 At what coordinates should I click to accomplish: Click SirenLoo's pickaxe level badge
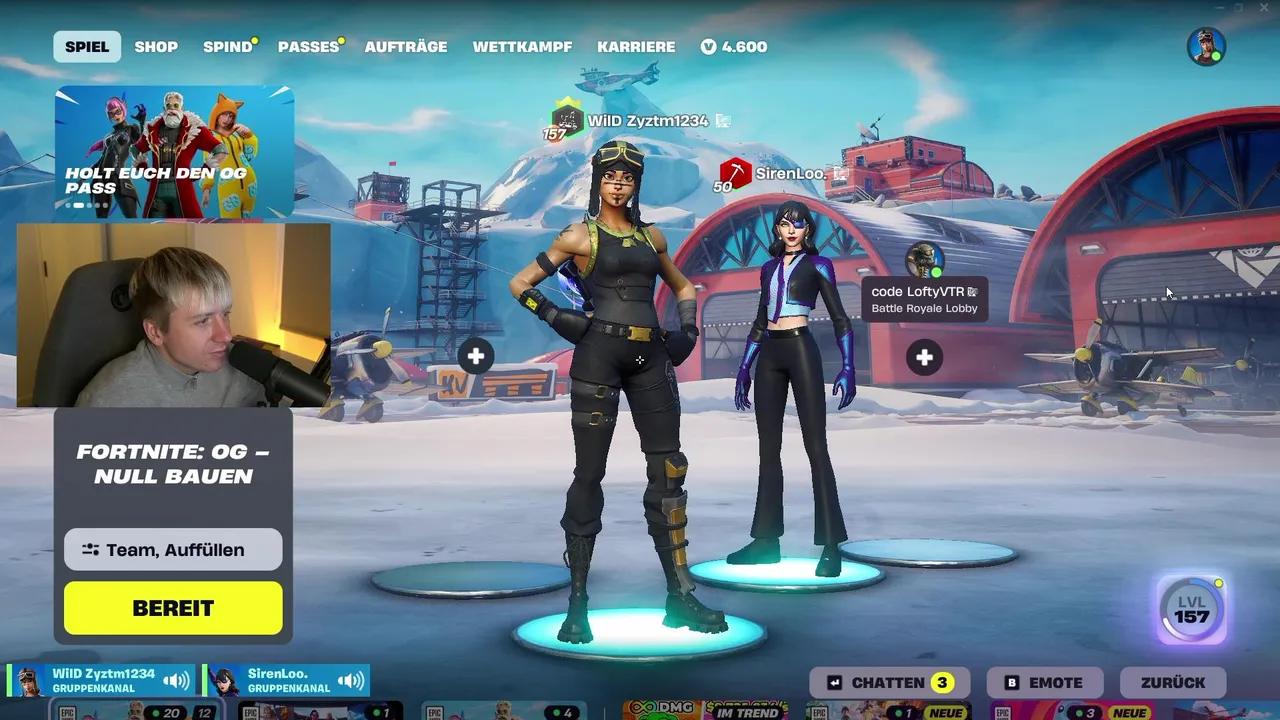click(734, 172)
